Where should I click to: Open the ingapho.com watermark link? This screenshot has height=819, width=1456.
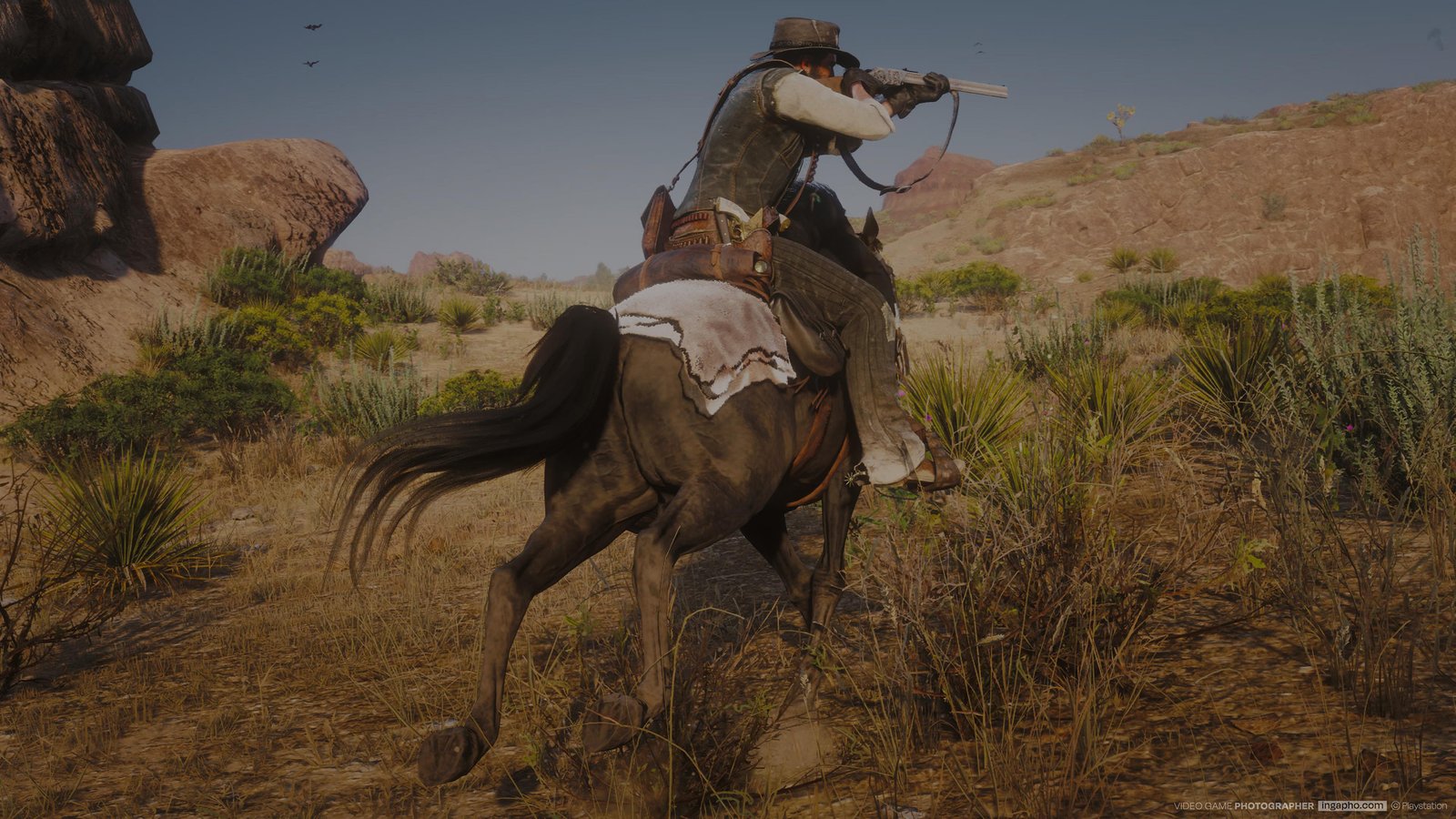click(x=1351, y=805)
